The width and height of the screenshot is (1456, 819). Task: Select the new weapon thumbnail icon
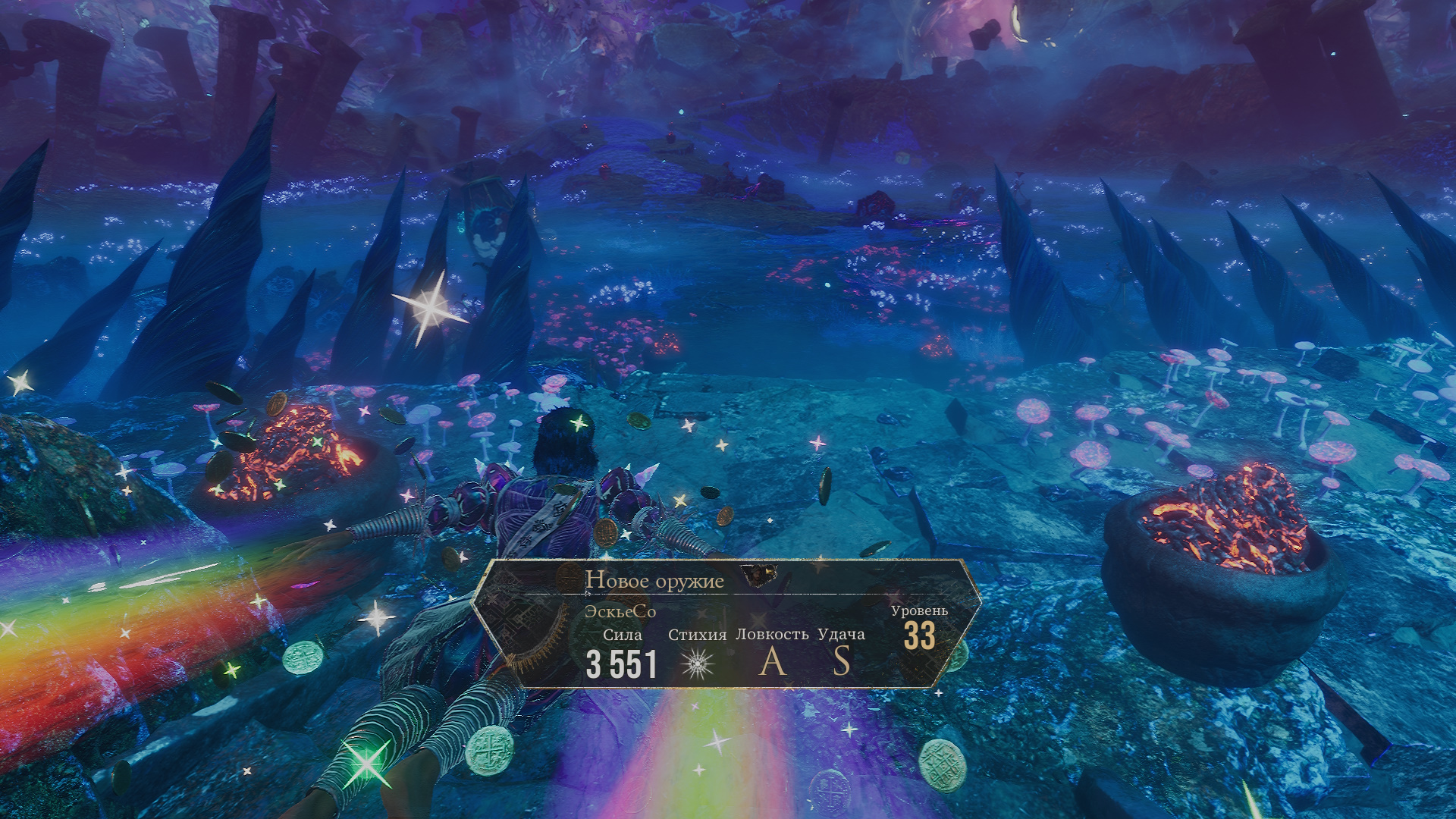pyautogui.click(x=759, y=576)
